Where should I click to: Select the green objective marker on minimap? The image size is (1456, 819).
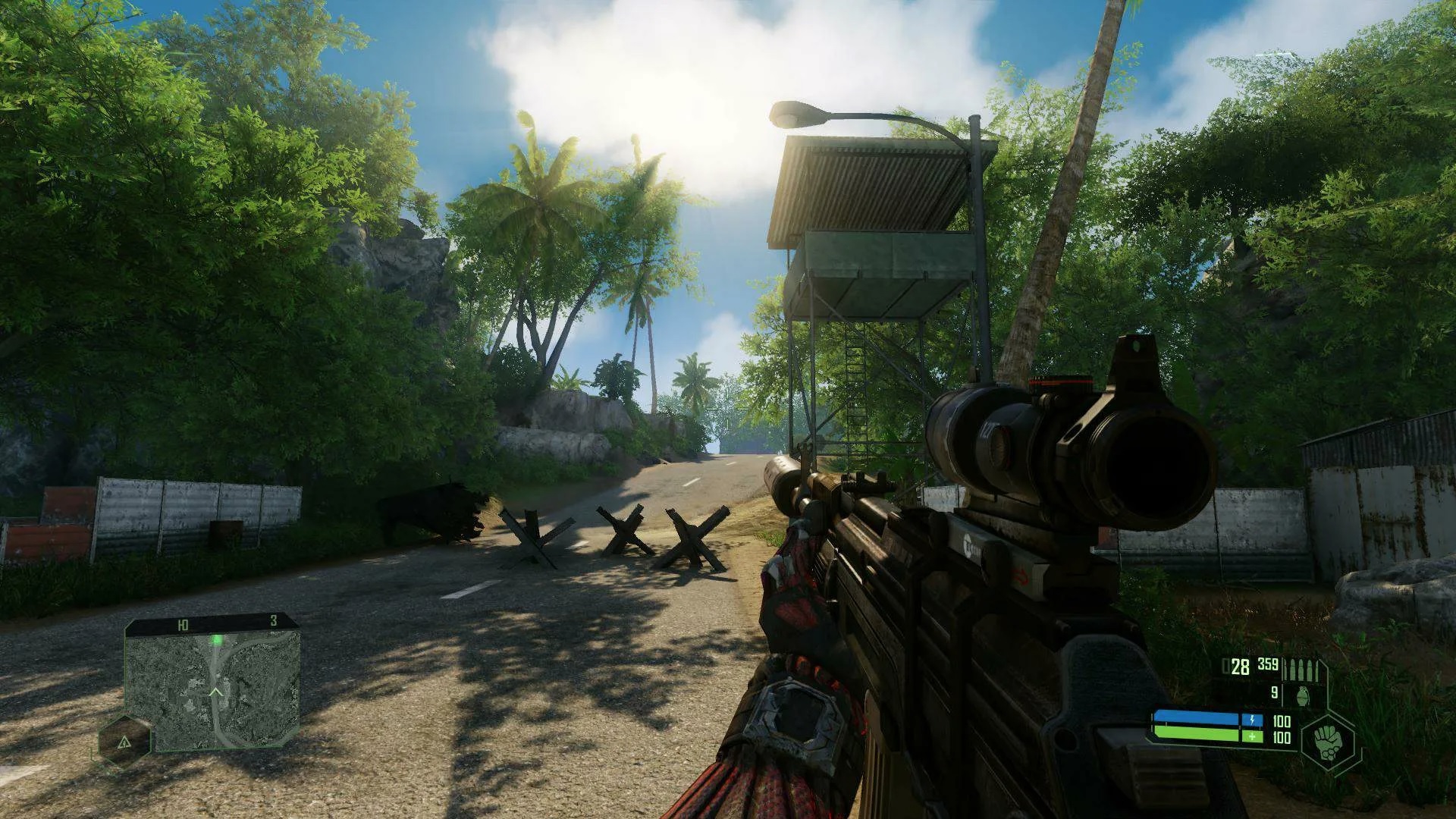point(217,640)
